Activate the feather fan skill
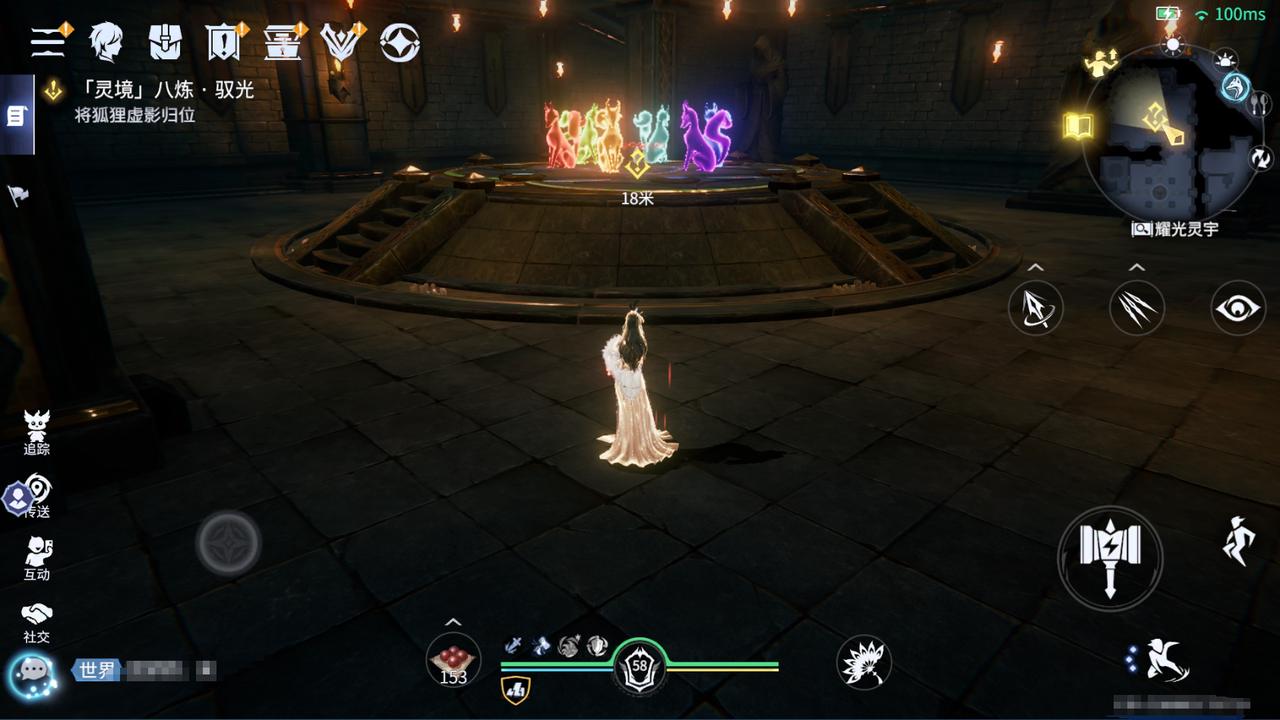The image size is (1280, 720). (x=863, y=662)
